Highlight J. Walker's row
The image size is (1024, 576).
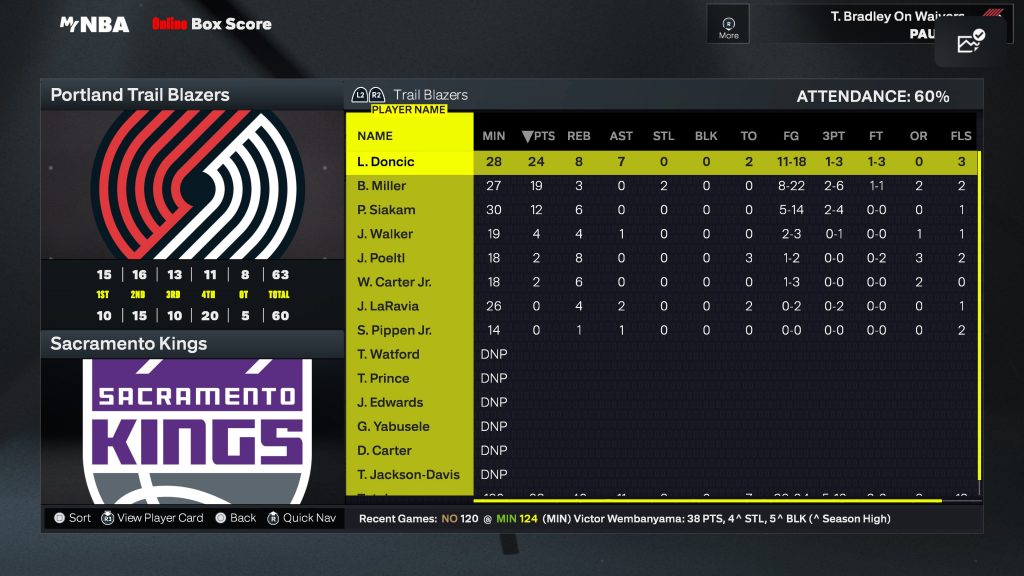385,234
